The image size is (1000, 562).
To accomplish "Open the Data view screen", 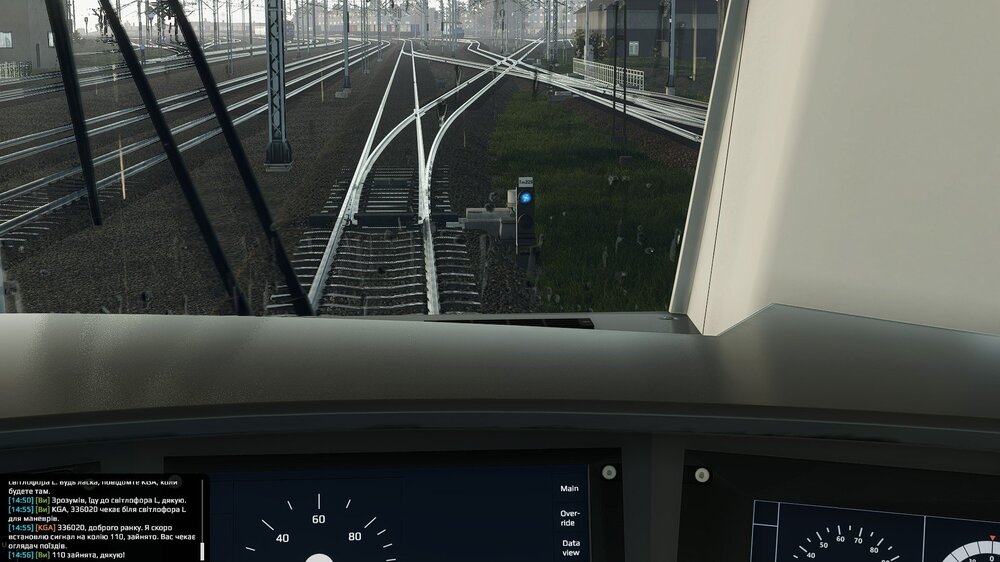I will [x=570, y=547].
